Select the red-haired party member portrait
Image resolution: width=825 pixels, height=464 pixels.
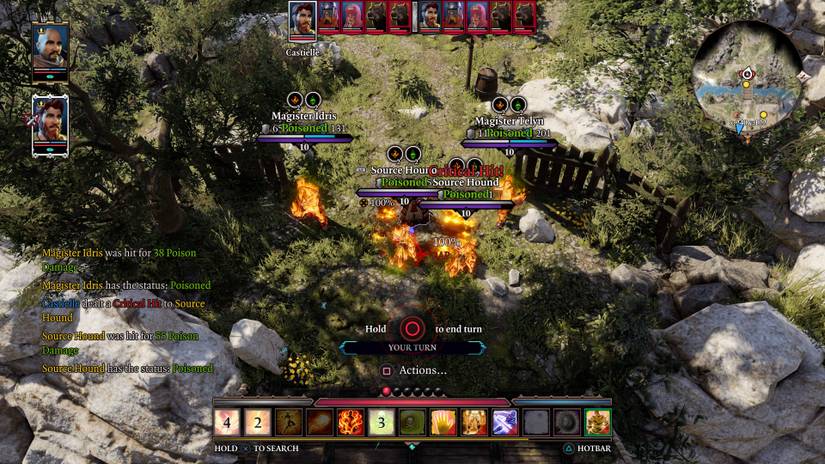pos(50,120)
